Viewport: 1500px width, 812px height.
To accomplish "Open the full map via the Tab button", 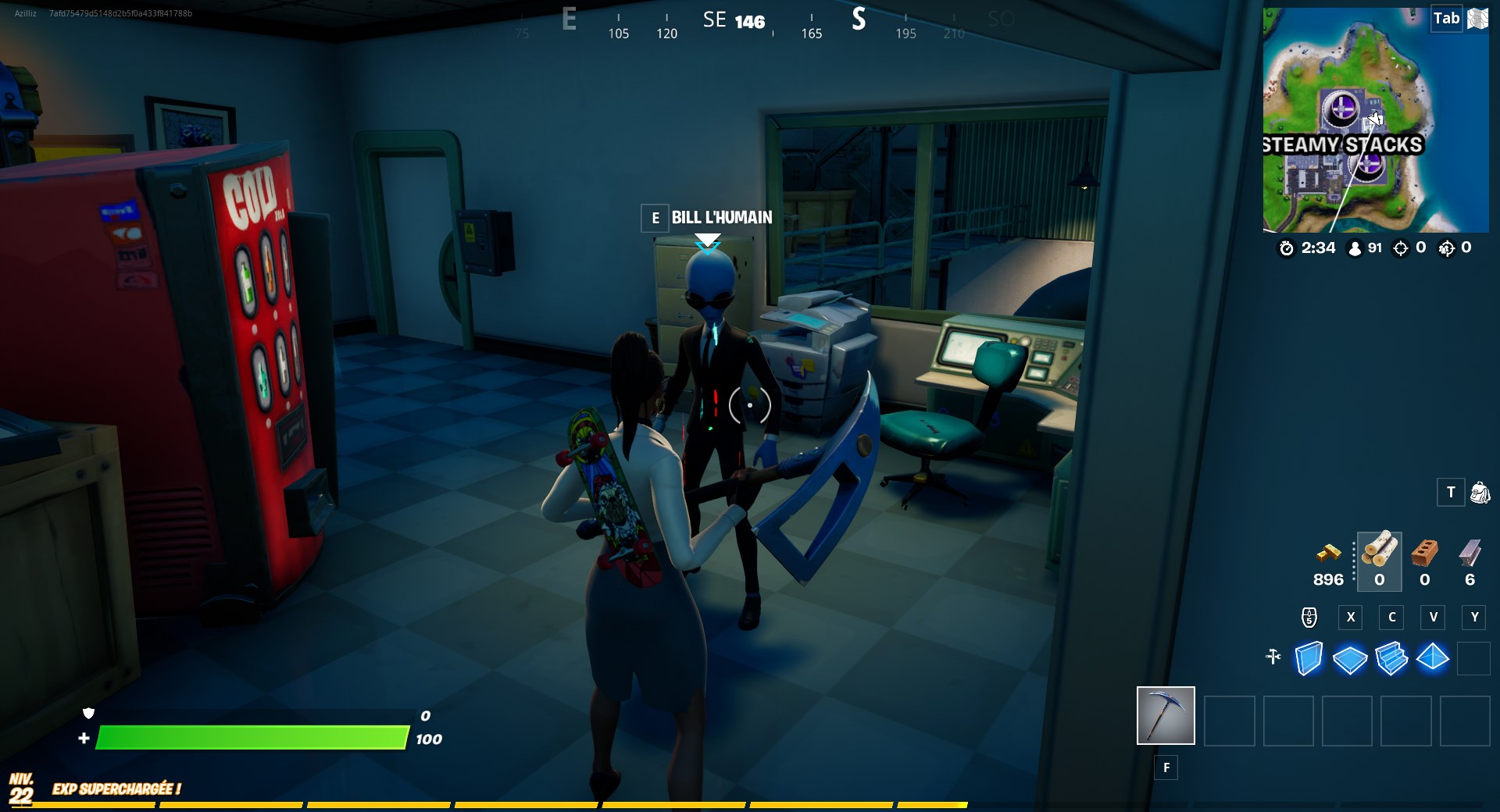I will click(1445, 19).
